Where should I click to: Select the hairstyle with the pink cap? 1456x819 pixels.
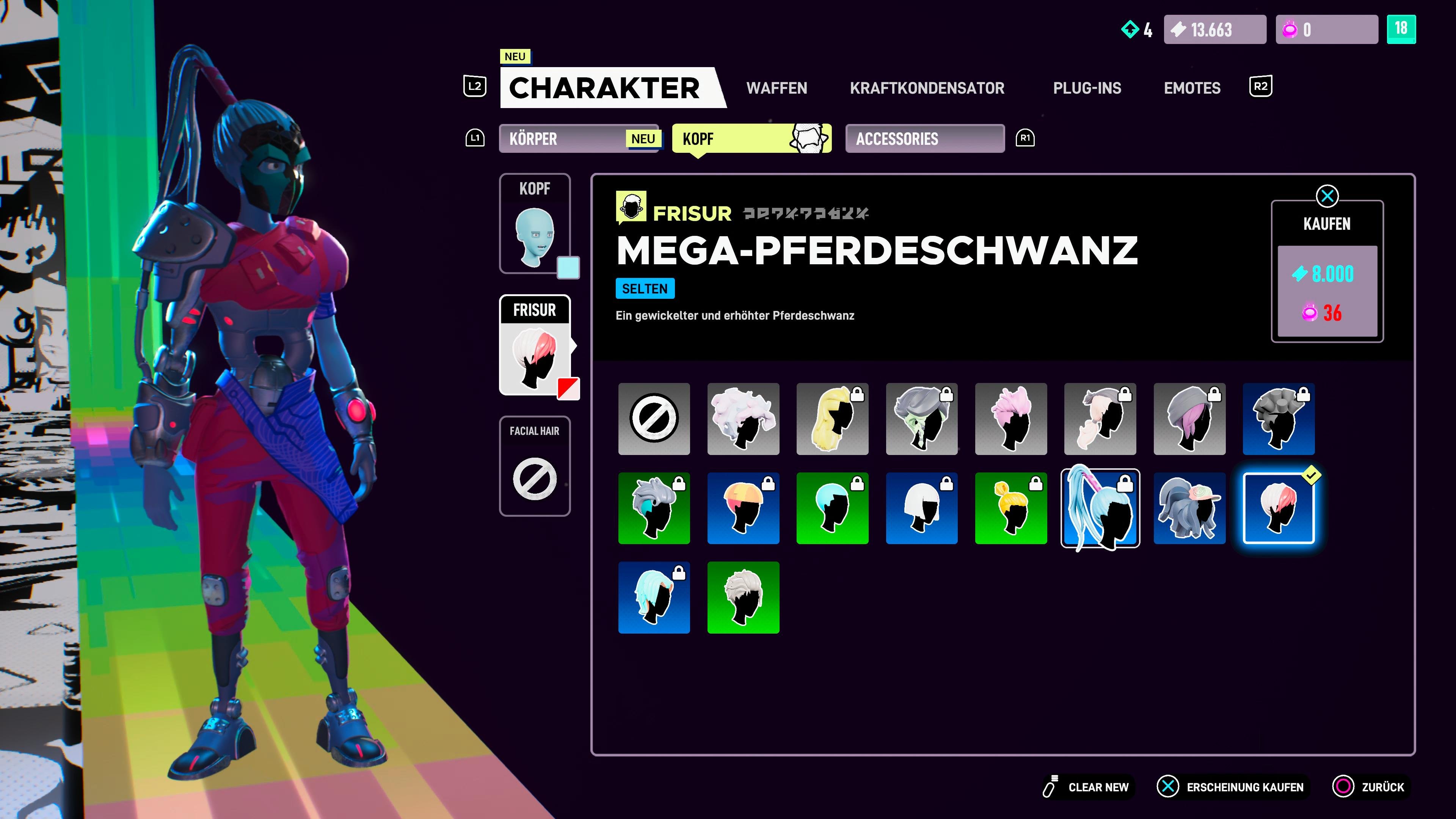[1189, 508]
